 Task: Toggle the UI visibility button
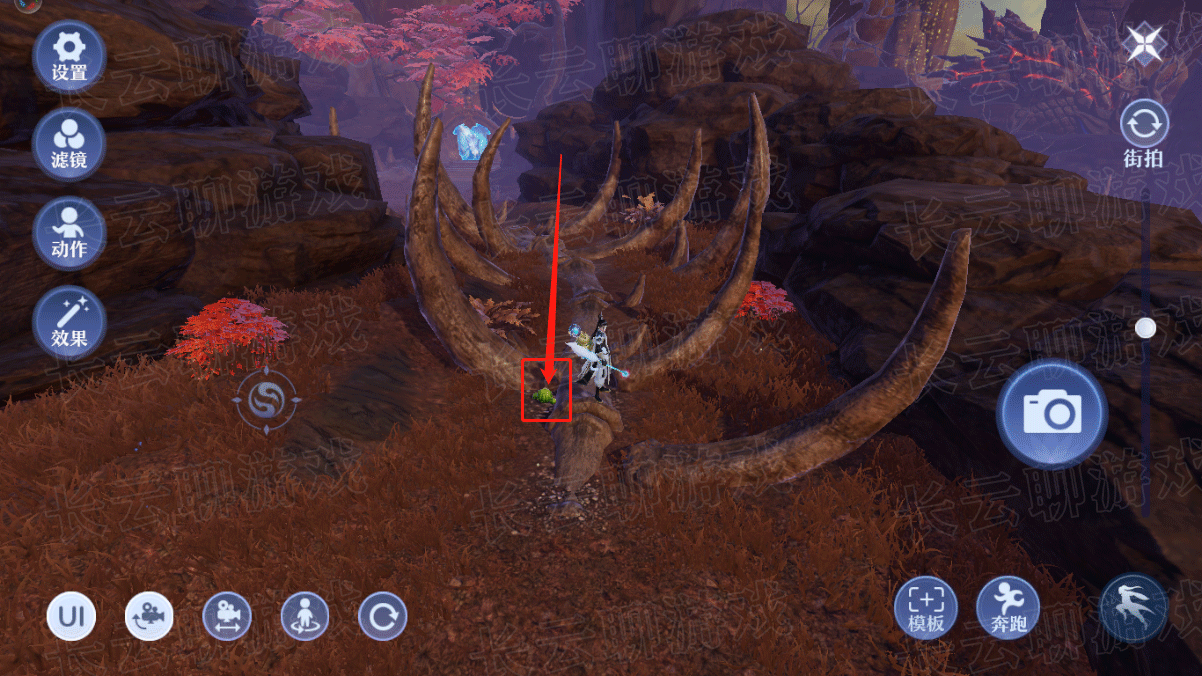point(71,616)
